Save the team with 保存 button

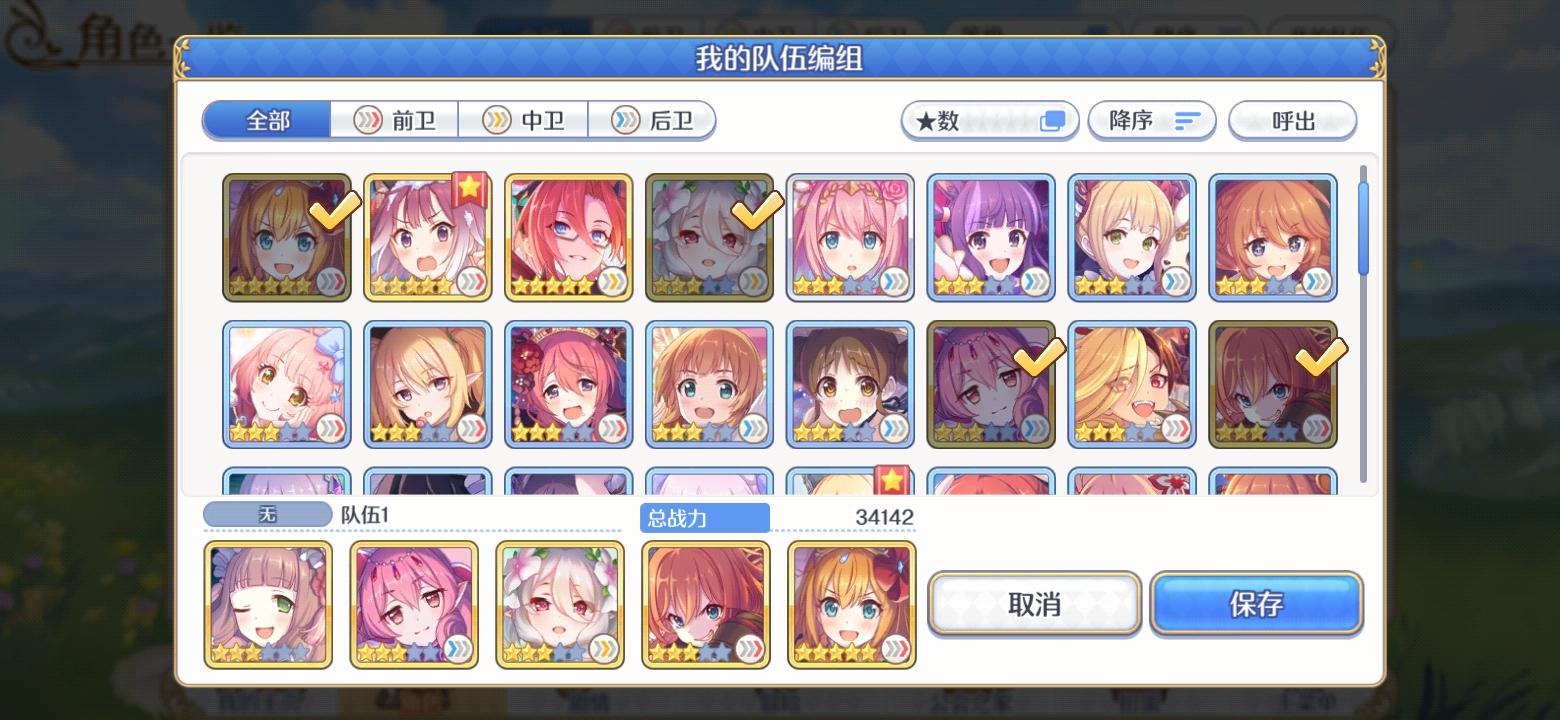1256,603
